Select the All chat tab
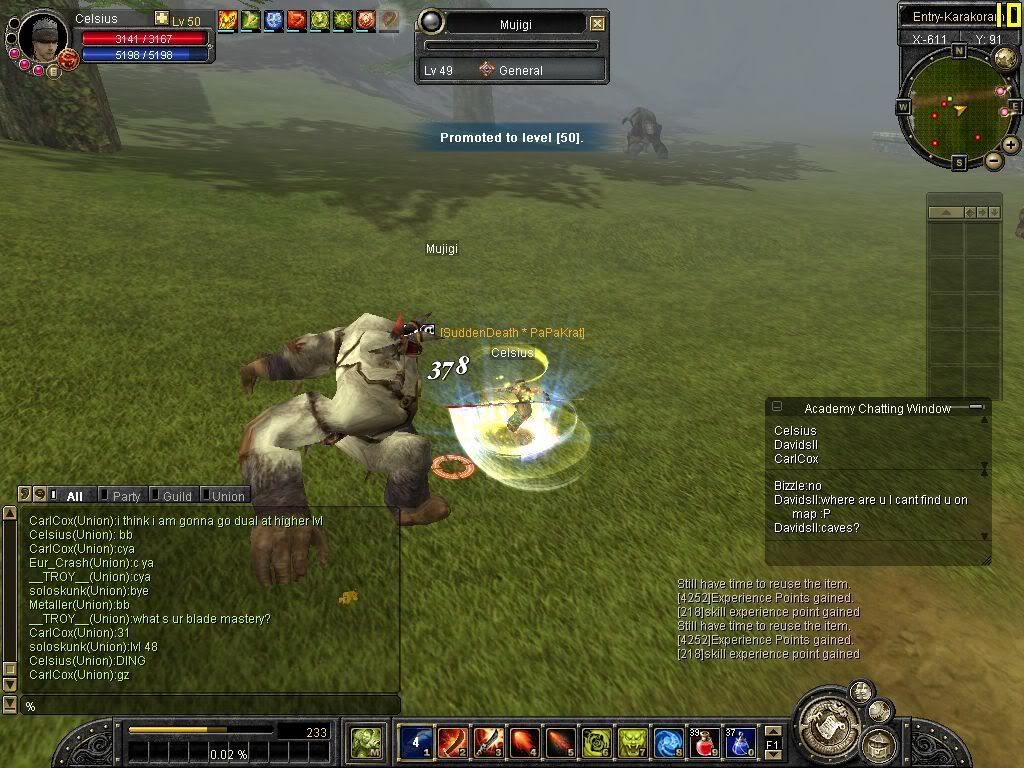1024x768 pixels. tap(74, 496)
